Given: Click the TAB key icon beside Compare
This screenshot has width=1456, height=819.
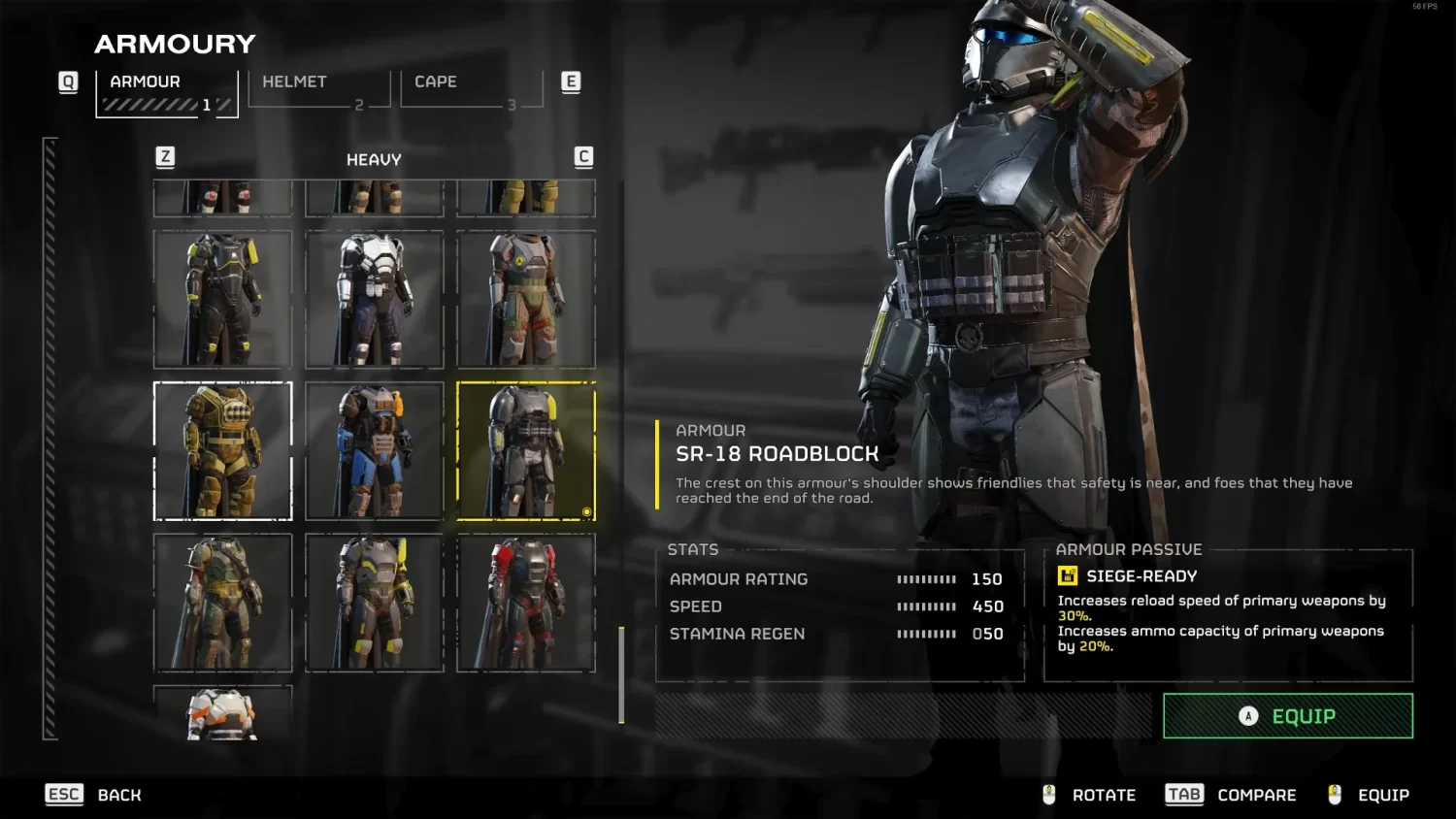Looking at the screenshot, I should click(x=1183, y=794).
